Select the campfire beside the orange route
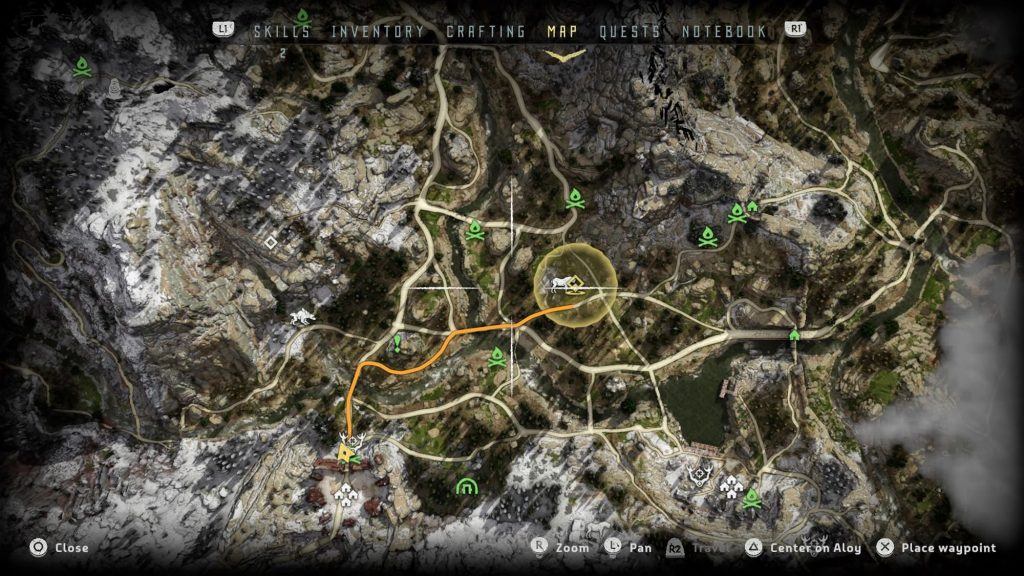Image resolution: width=1024 pixels, height=576 pixels. pos(497,359)
